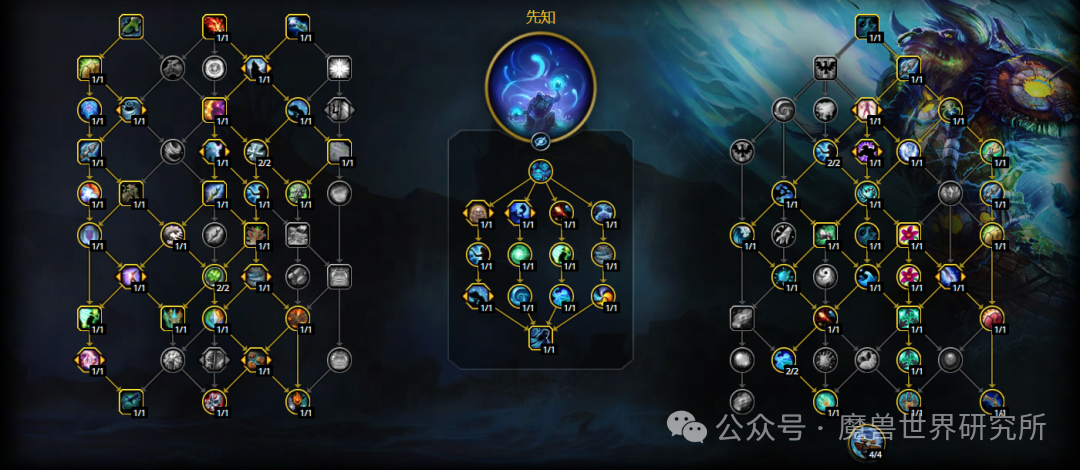
Task: Choose the purple octagonal choice node in spec tree
Action: coord(867,151)
